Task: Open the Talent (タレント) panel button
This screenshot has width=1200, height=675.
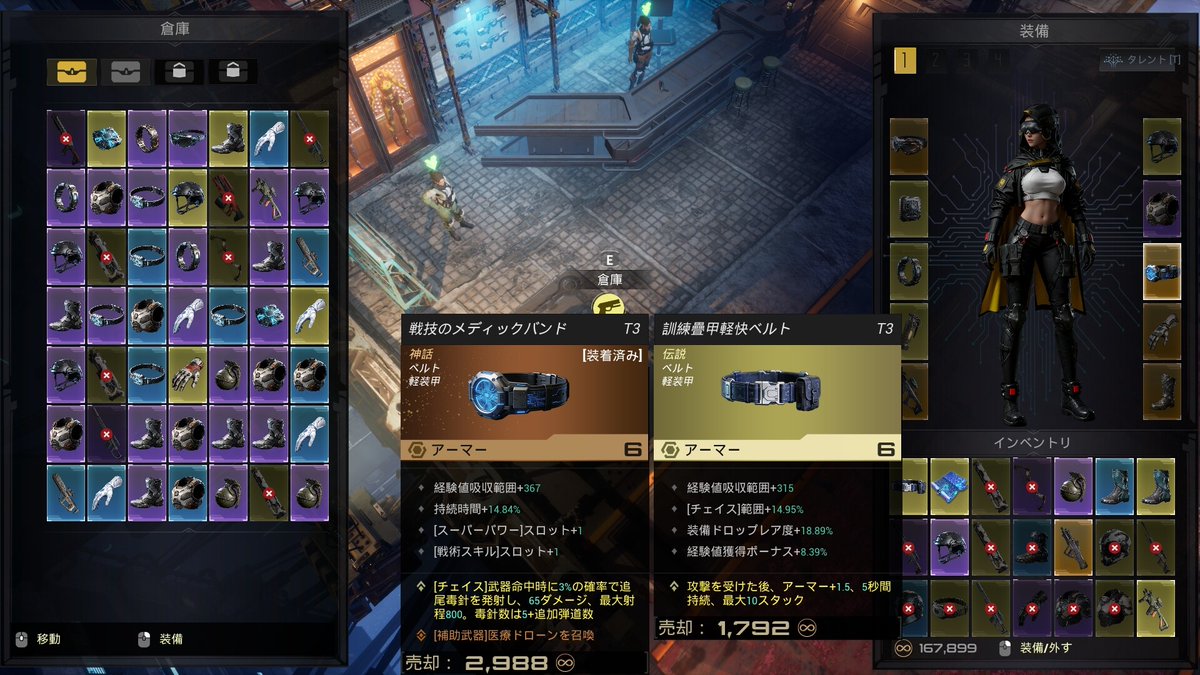Action: [x=1139, y=61]
